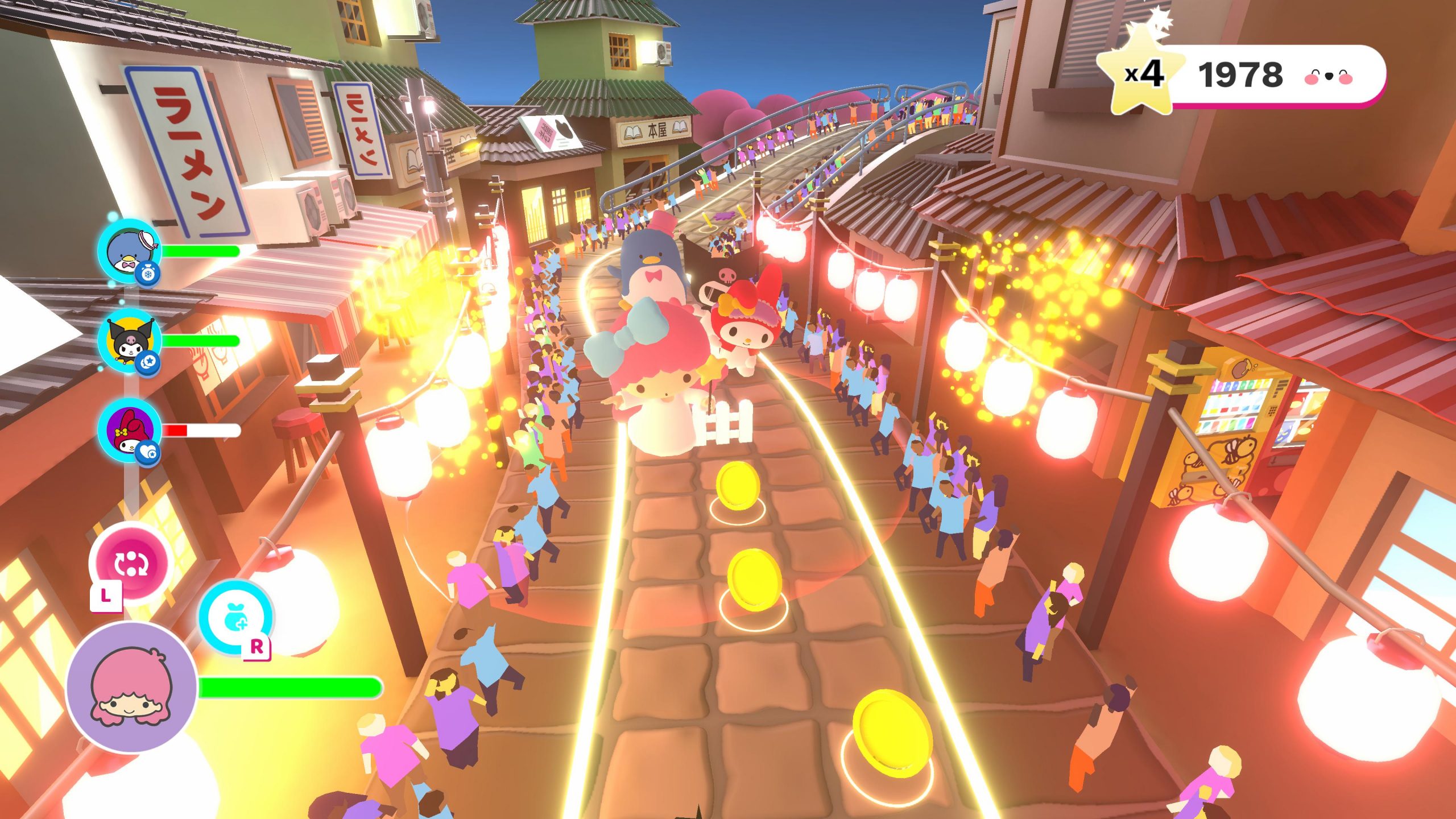The width and height of the screenshot is (1456, 819).
Task: Pick the My Melody party portrait
Action: point(129,430)
